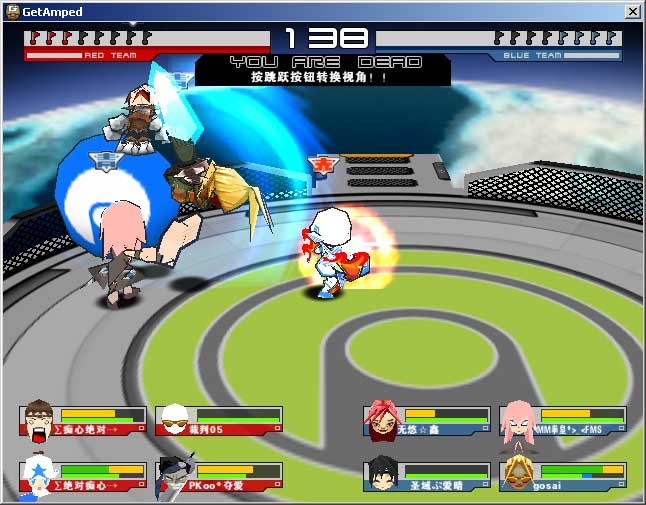This screenshot has height=505, width=646.
Task: Select the screaming brown-haired player portrait
Action: (x=38, y=421)
